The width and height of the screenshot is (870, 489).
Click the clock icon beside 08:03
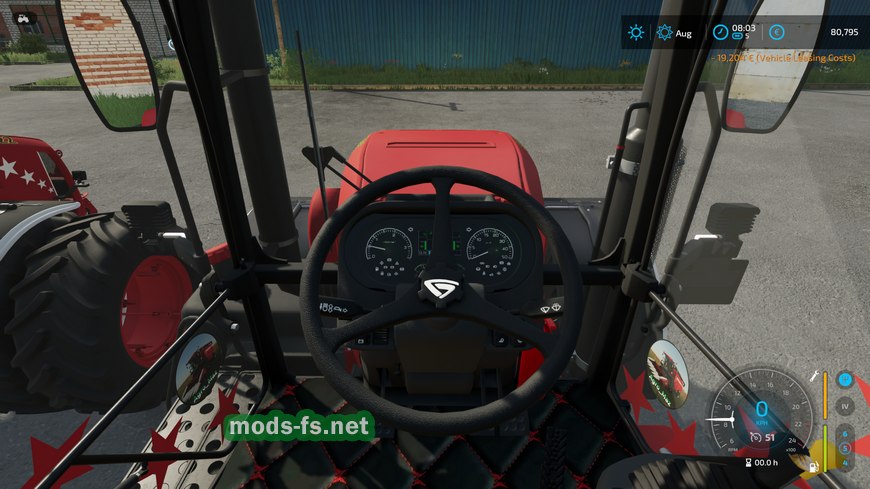pos(720,32)
